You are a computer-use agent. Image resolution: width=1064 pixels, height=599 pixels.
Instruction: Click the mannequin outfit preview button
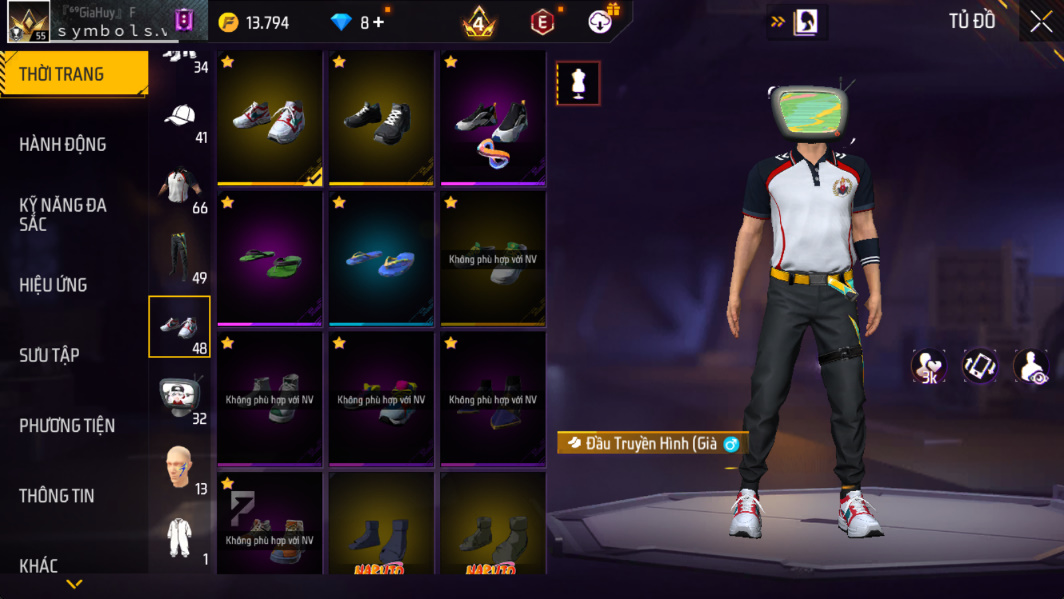coord(578,84)
